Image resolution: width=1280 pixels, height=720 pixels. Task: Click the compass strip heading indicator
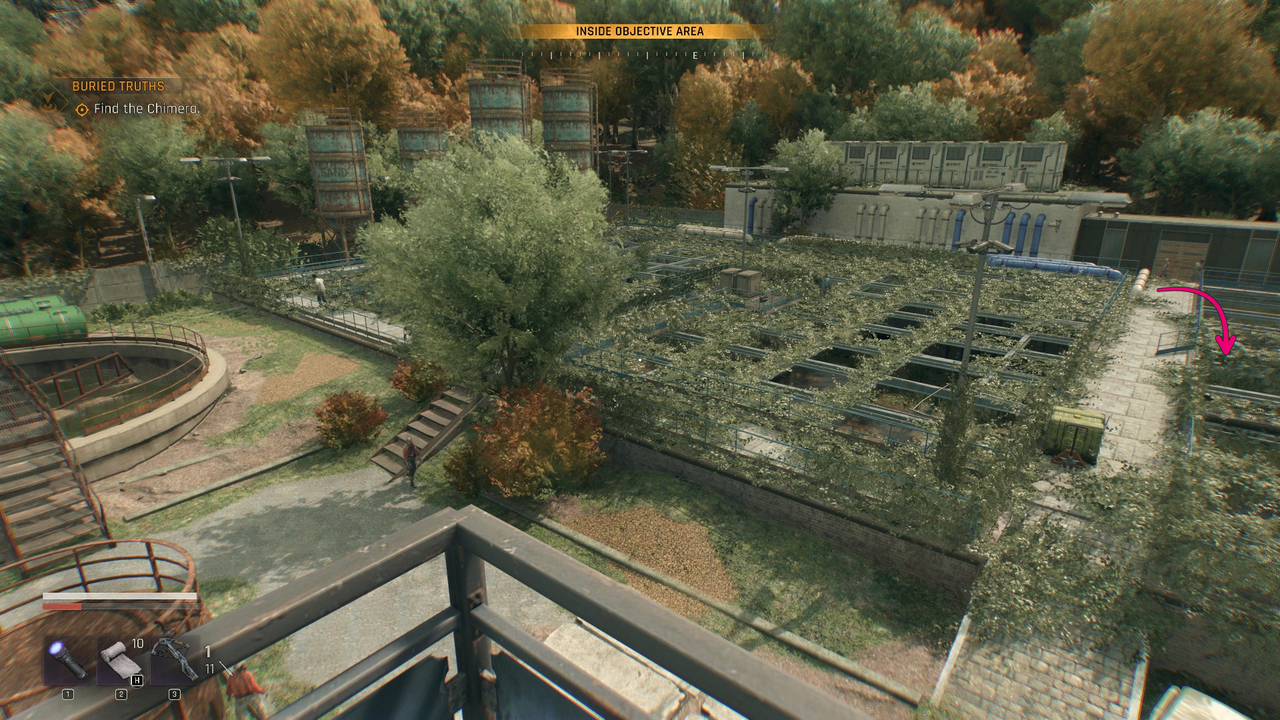640,55
